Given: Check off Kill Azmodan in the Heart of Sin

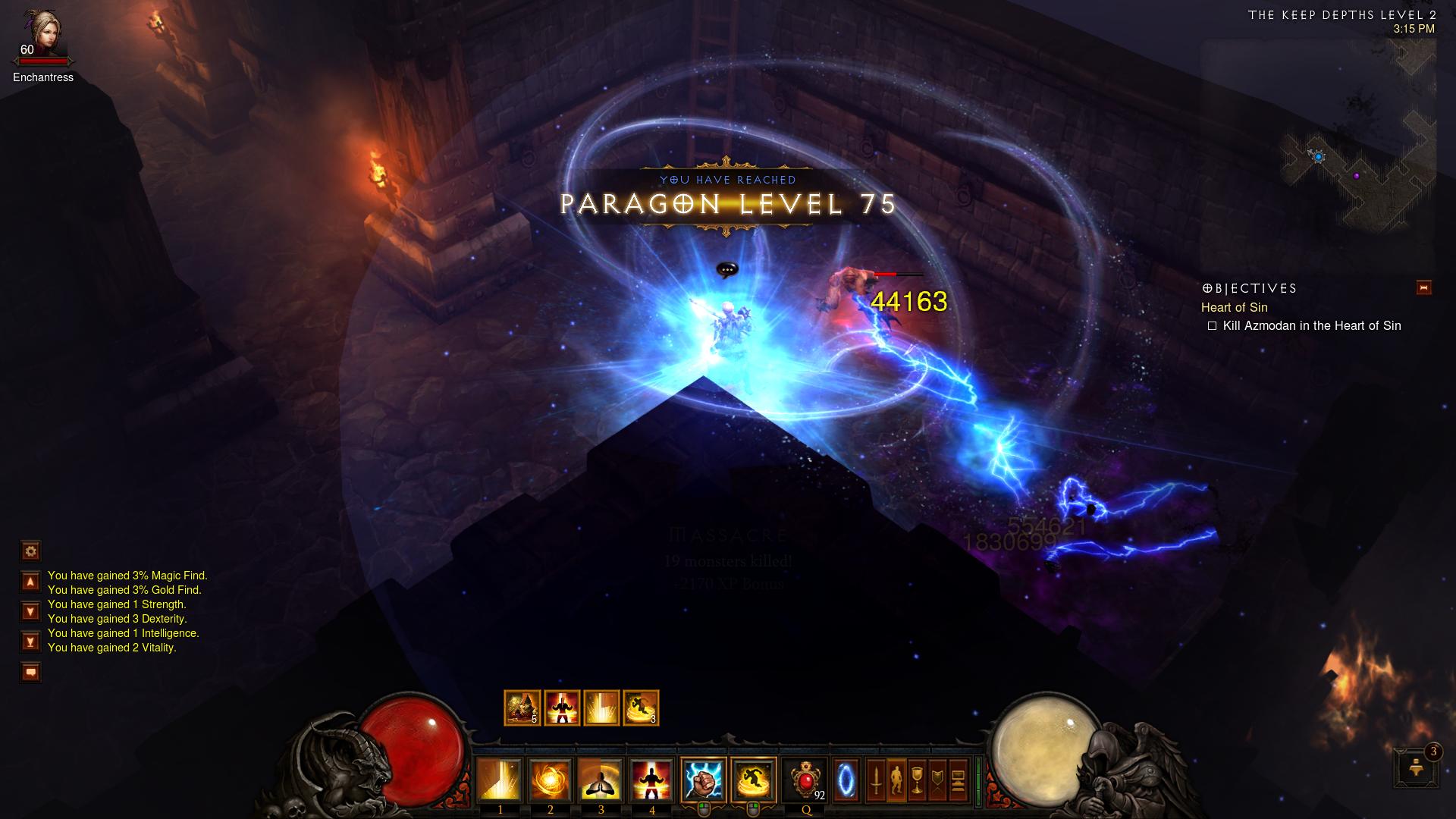Looking at the screenshot, I should [1213, 326].
